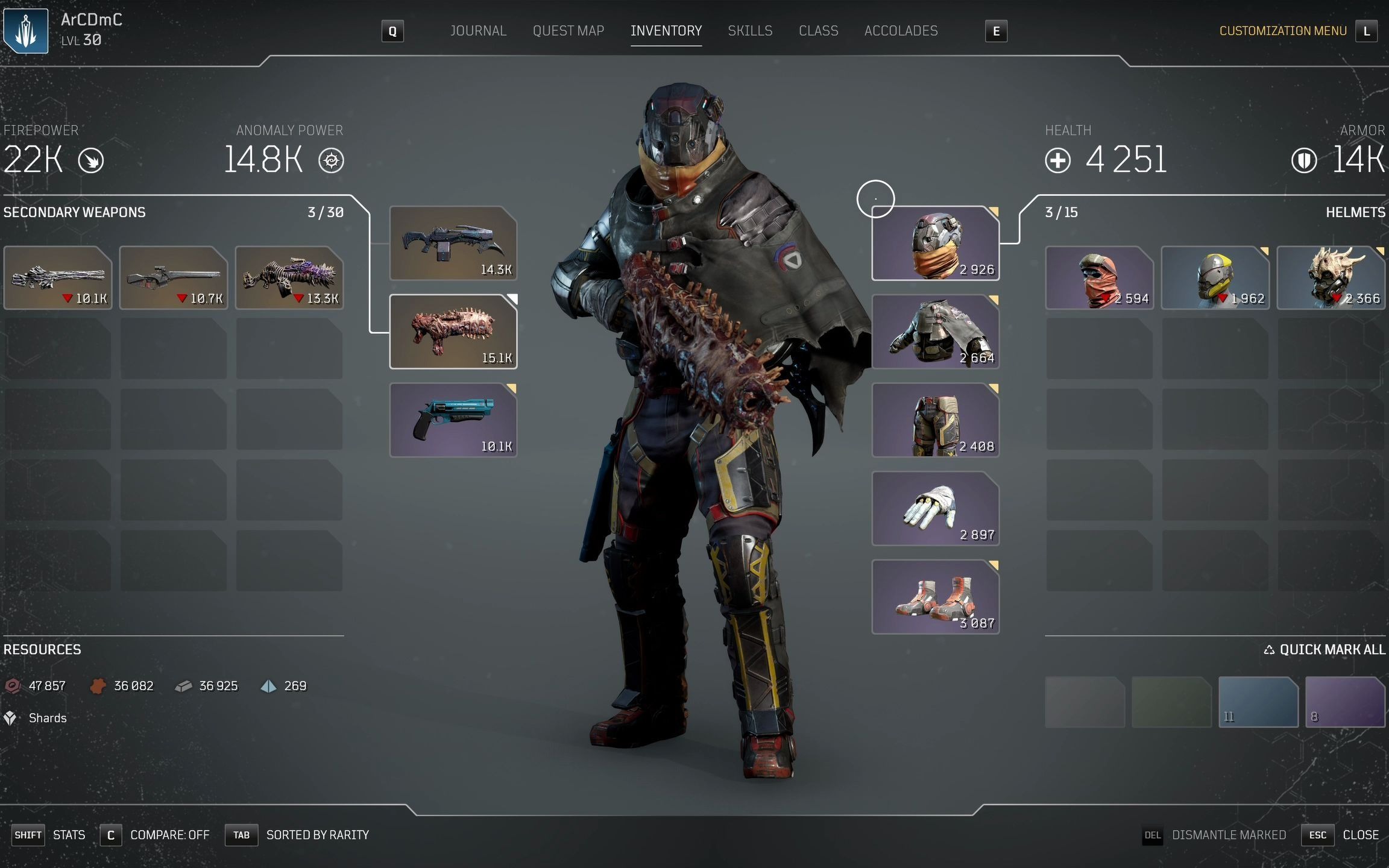Select the equipped helmet slot
Viewport: 1389px width, 868px height.
pos(935,244)
